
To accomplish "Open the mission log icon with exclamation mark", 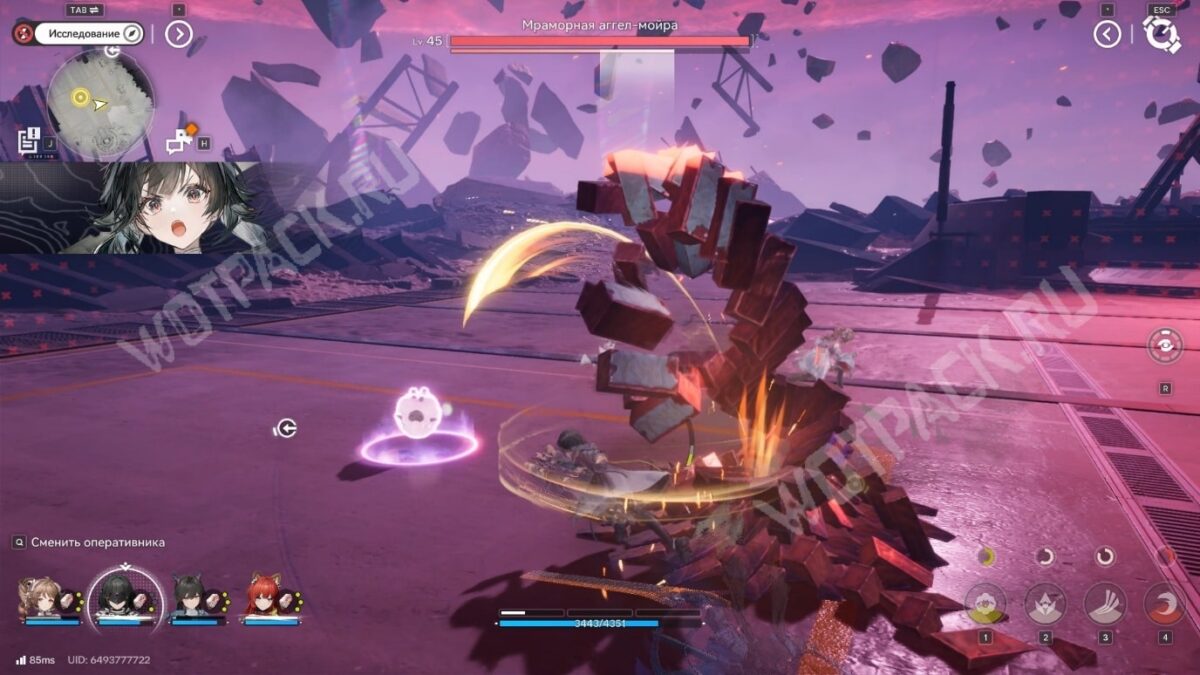I will pos(29,140).
